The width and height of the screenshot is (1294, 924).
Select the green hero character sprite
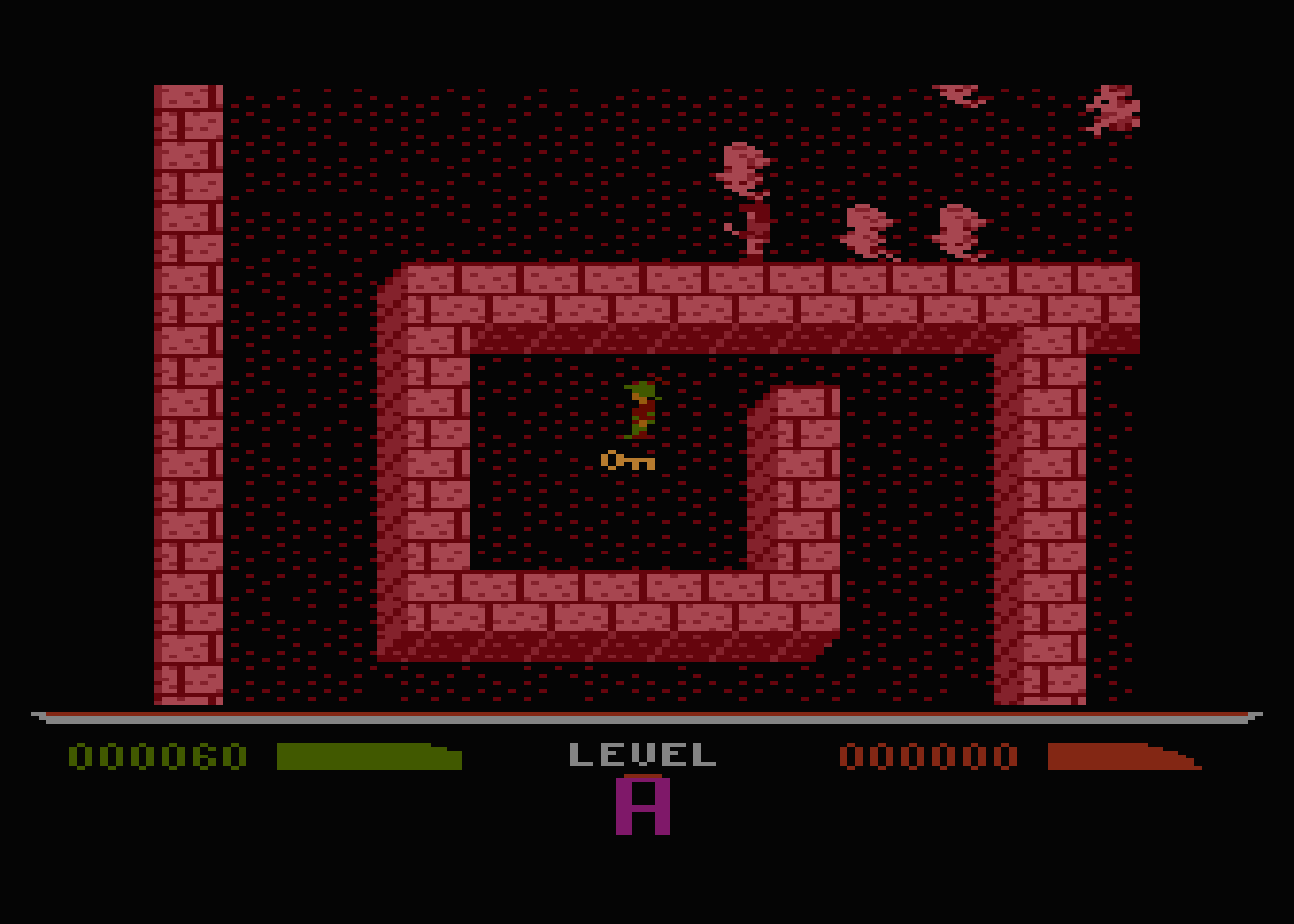coord(643,408)
